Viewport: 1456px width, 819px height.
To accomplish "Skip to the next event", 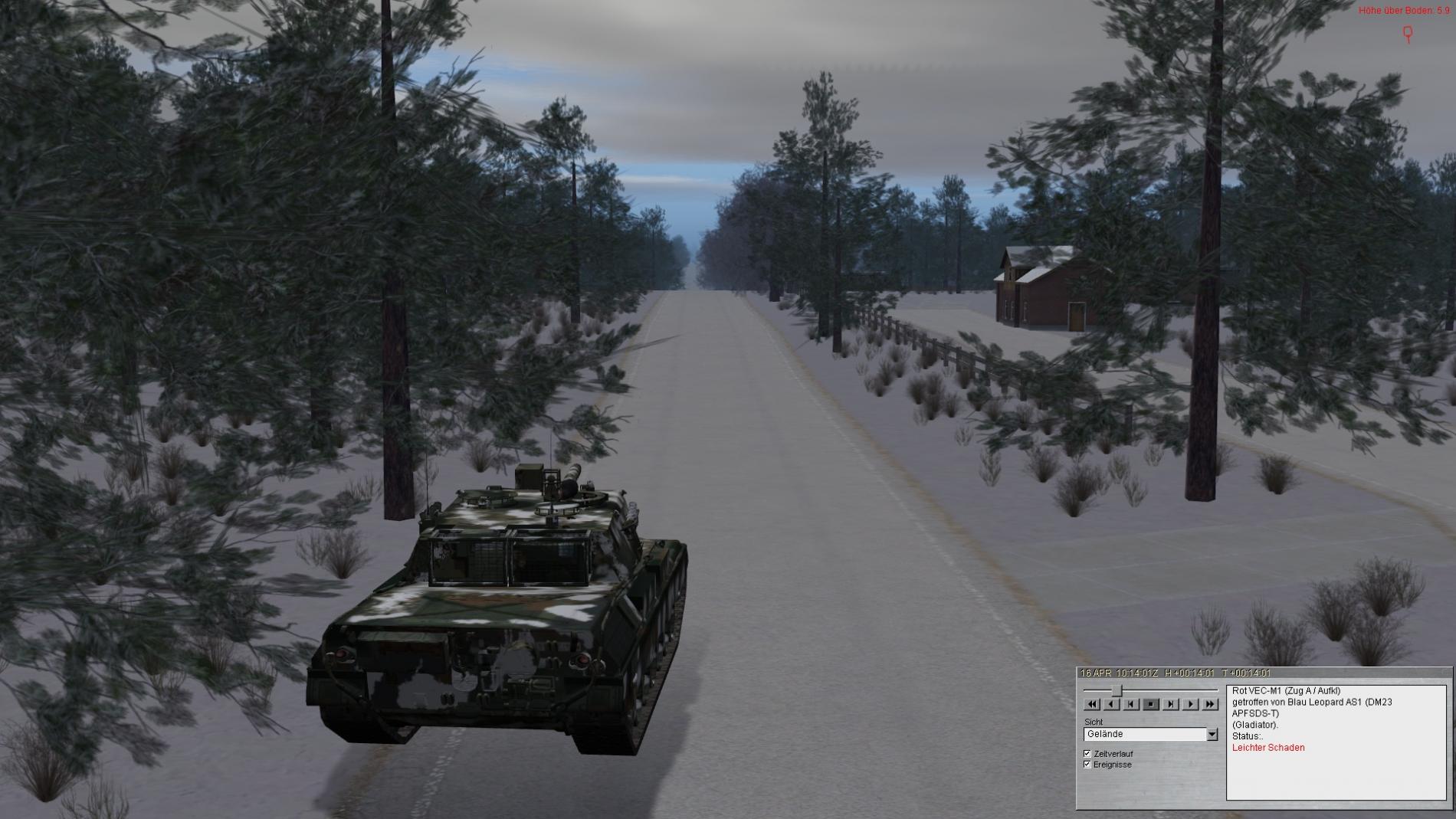I will point(1171,704).
